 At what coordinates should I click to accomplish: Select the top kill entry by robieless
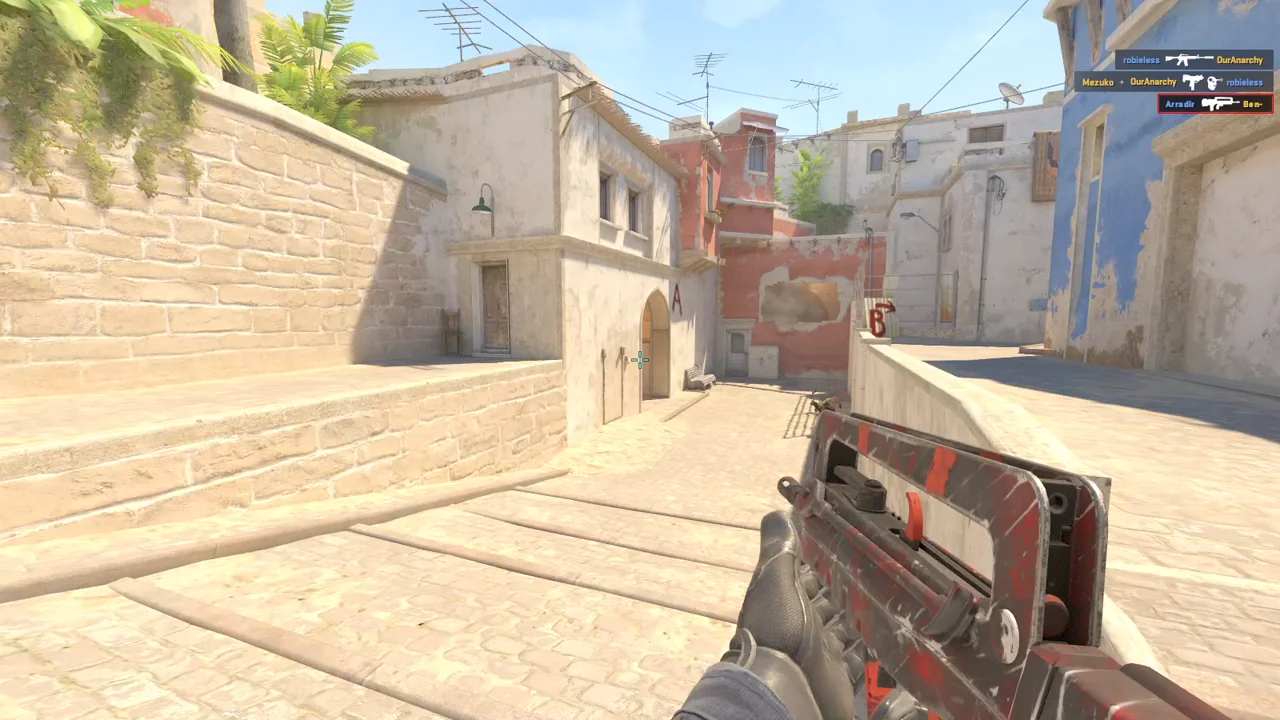1194,60
